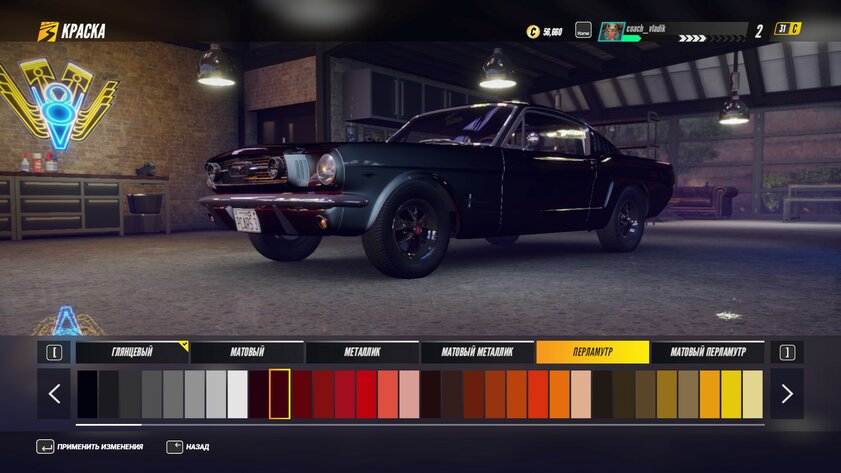Choose the pale peach color swatch
The image size is (841, 473).
(x=581, y=394)
